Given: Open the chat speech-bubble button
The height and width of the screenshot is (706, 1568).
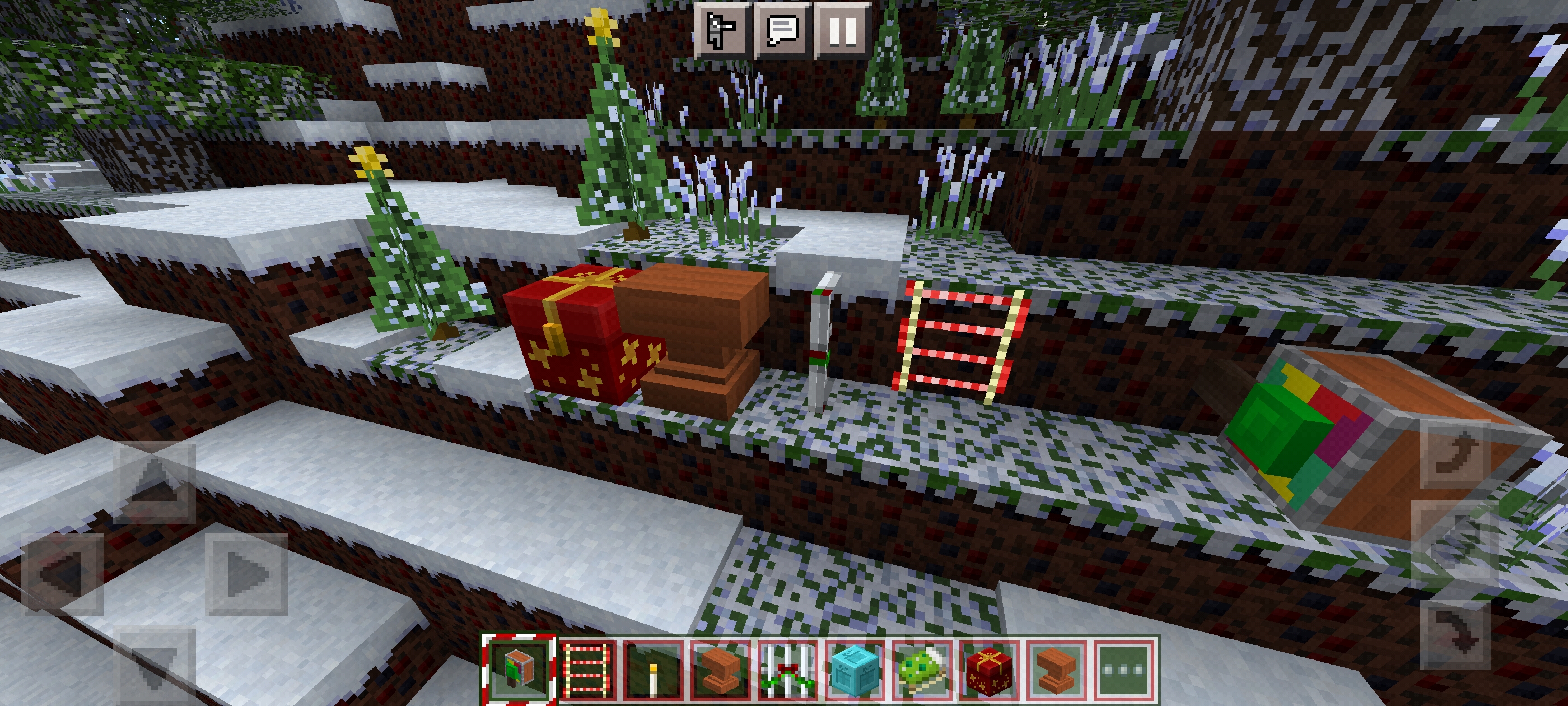Looking at the screenshot, I should (782, 30).
